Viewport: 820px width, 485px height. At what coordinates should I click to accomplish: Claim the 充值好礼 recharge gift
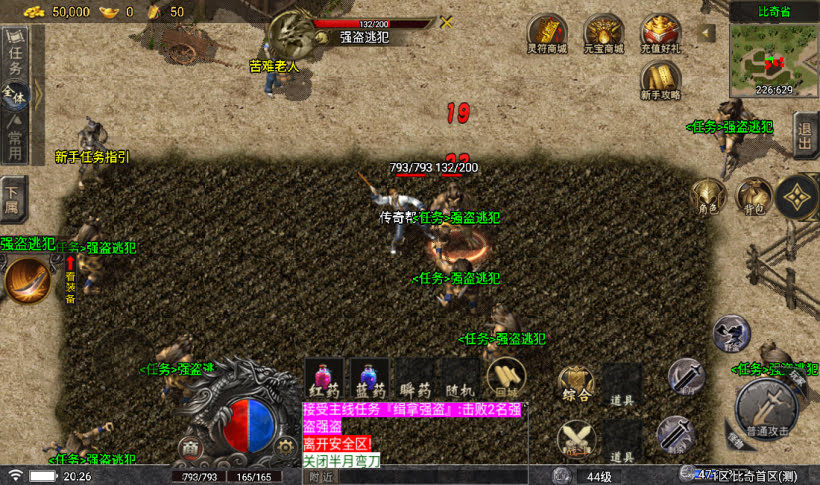(660, 33)
